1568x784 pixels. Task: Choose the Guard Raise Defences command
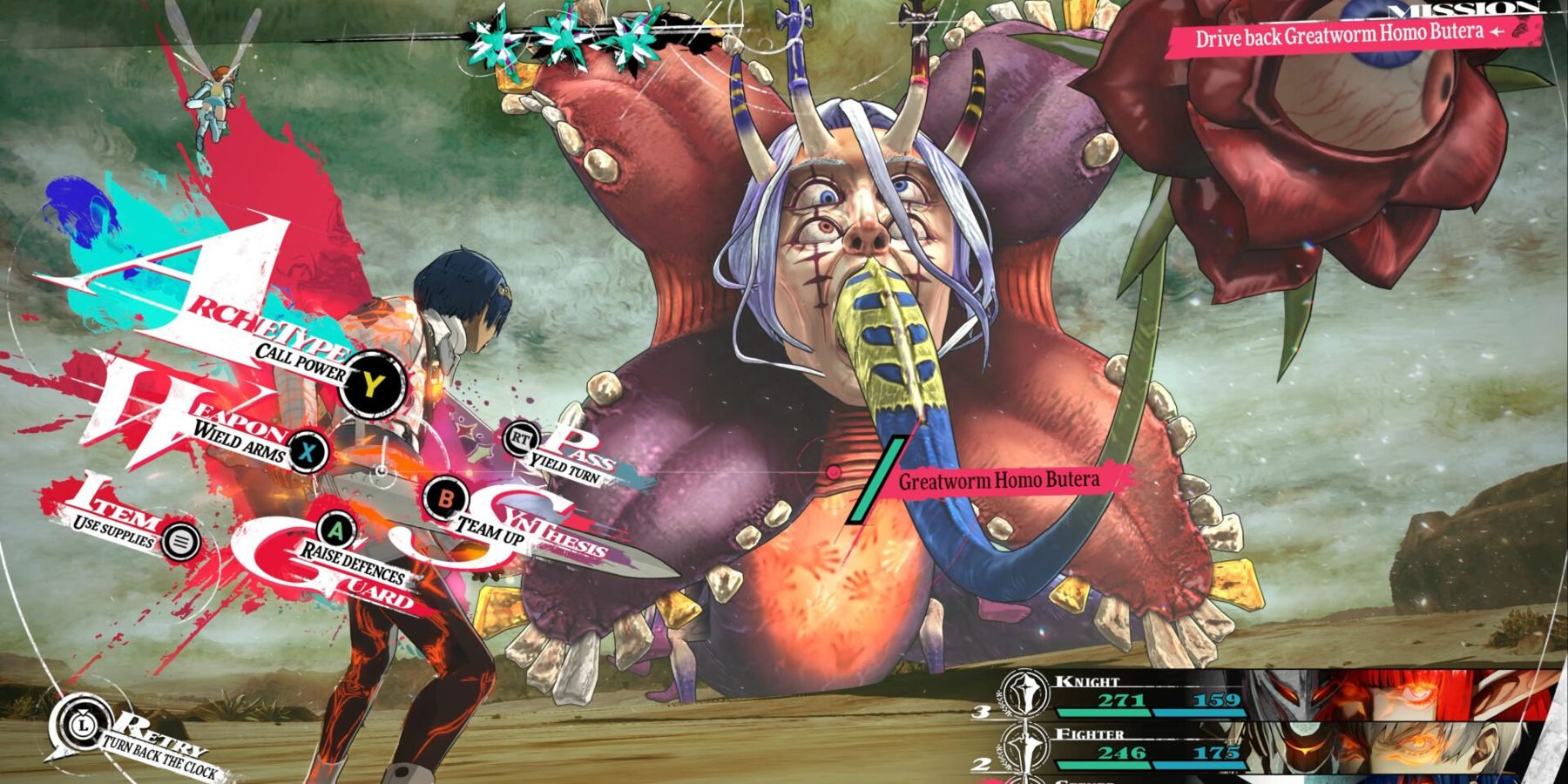pyautogui.click(x=336, y=529)
